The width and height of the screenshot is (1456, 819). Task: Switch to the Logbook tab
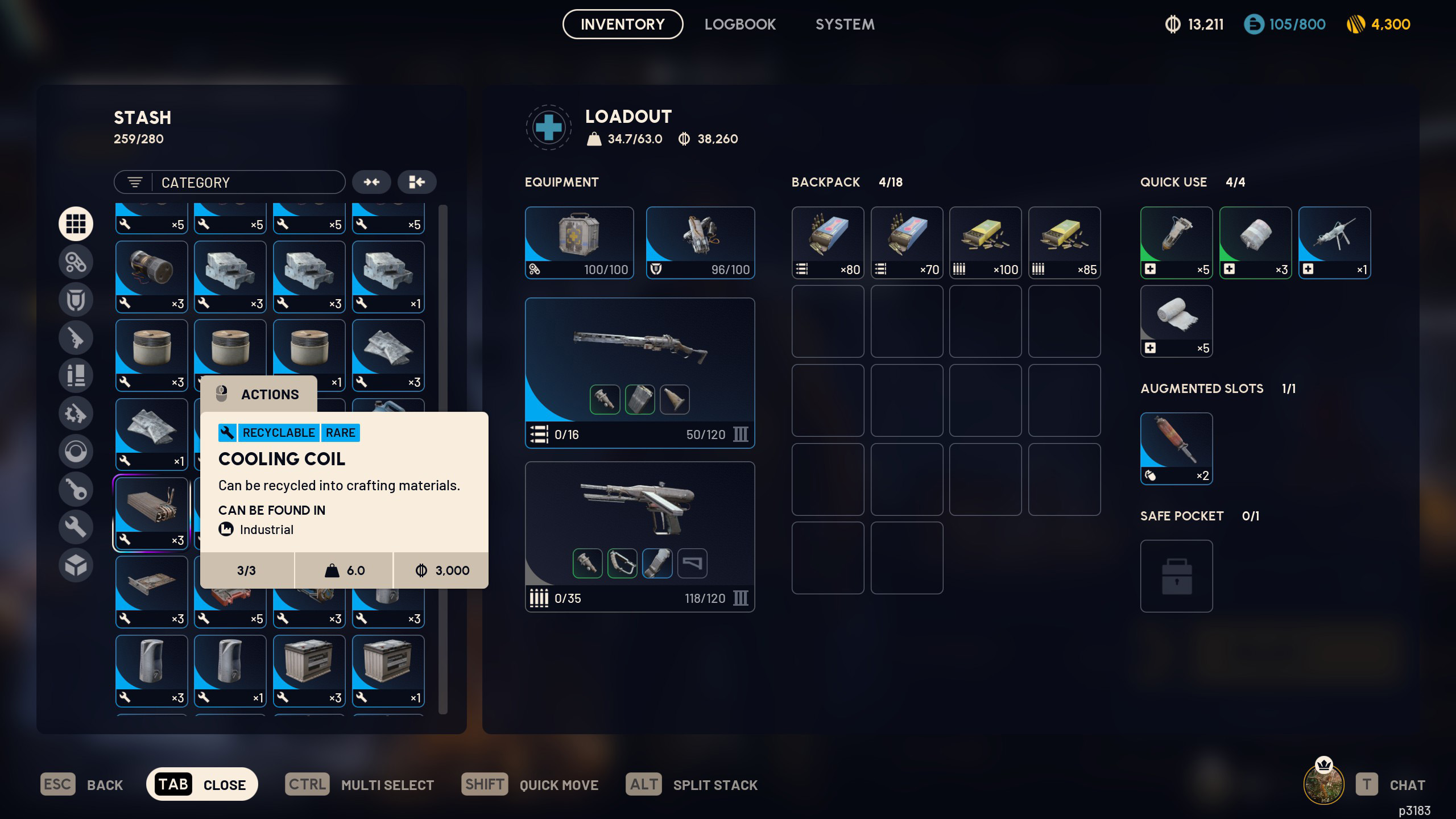739,24
